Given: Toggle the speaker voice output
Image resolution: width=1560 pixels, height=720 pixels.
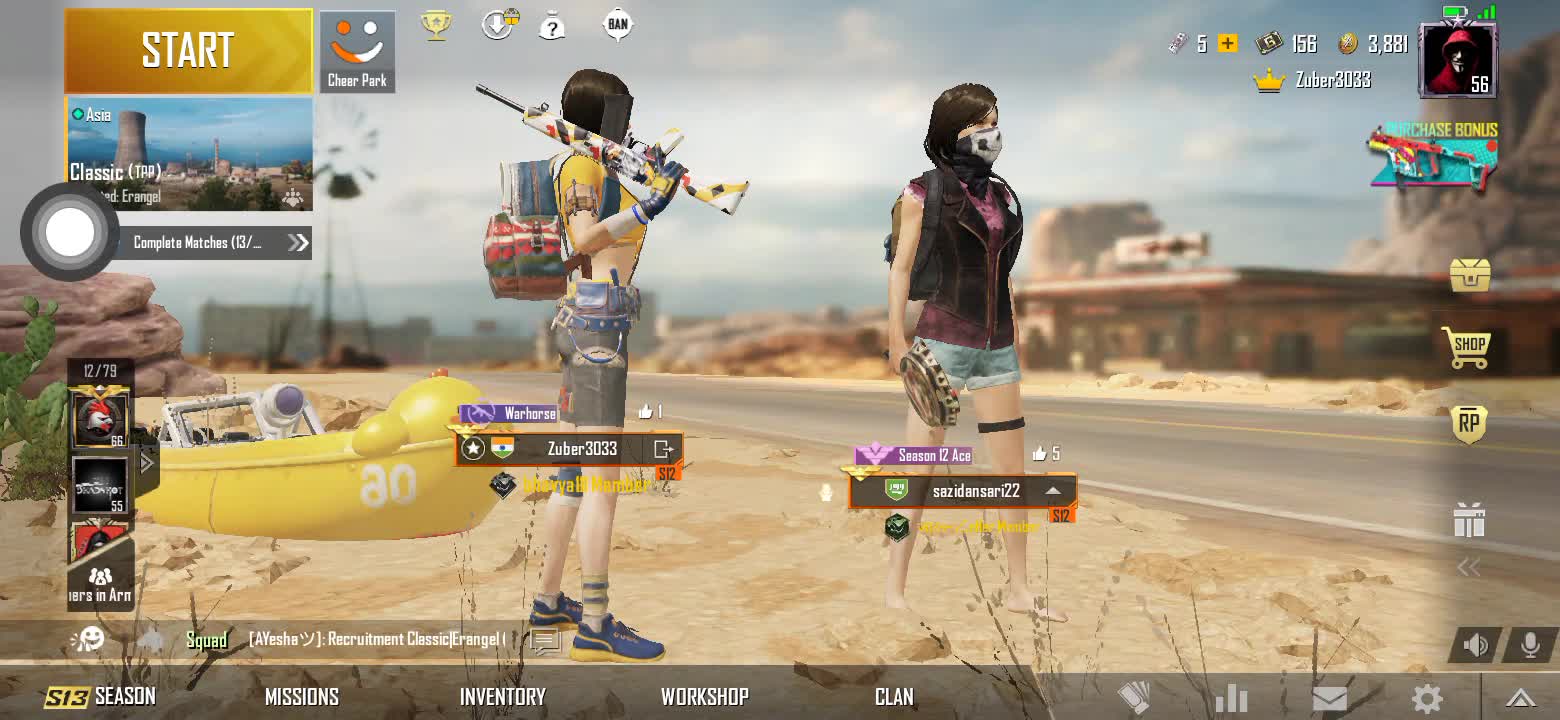Looking at the screenshot, I should point(1476,645).
